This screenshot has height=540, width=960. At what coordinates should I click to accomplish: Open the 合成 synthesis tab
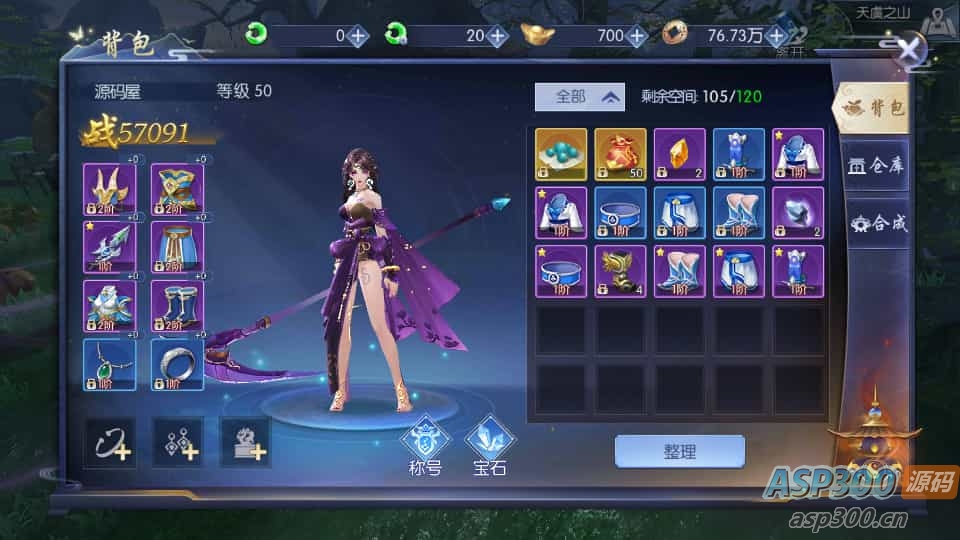(x=875, y=223)
